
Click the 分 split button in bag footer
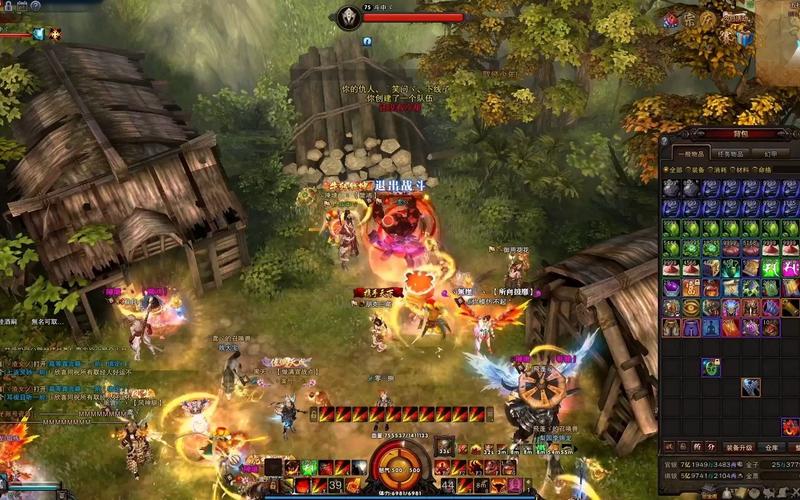click(x=710, y=447)
